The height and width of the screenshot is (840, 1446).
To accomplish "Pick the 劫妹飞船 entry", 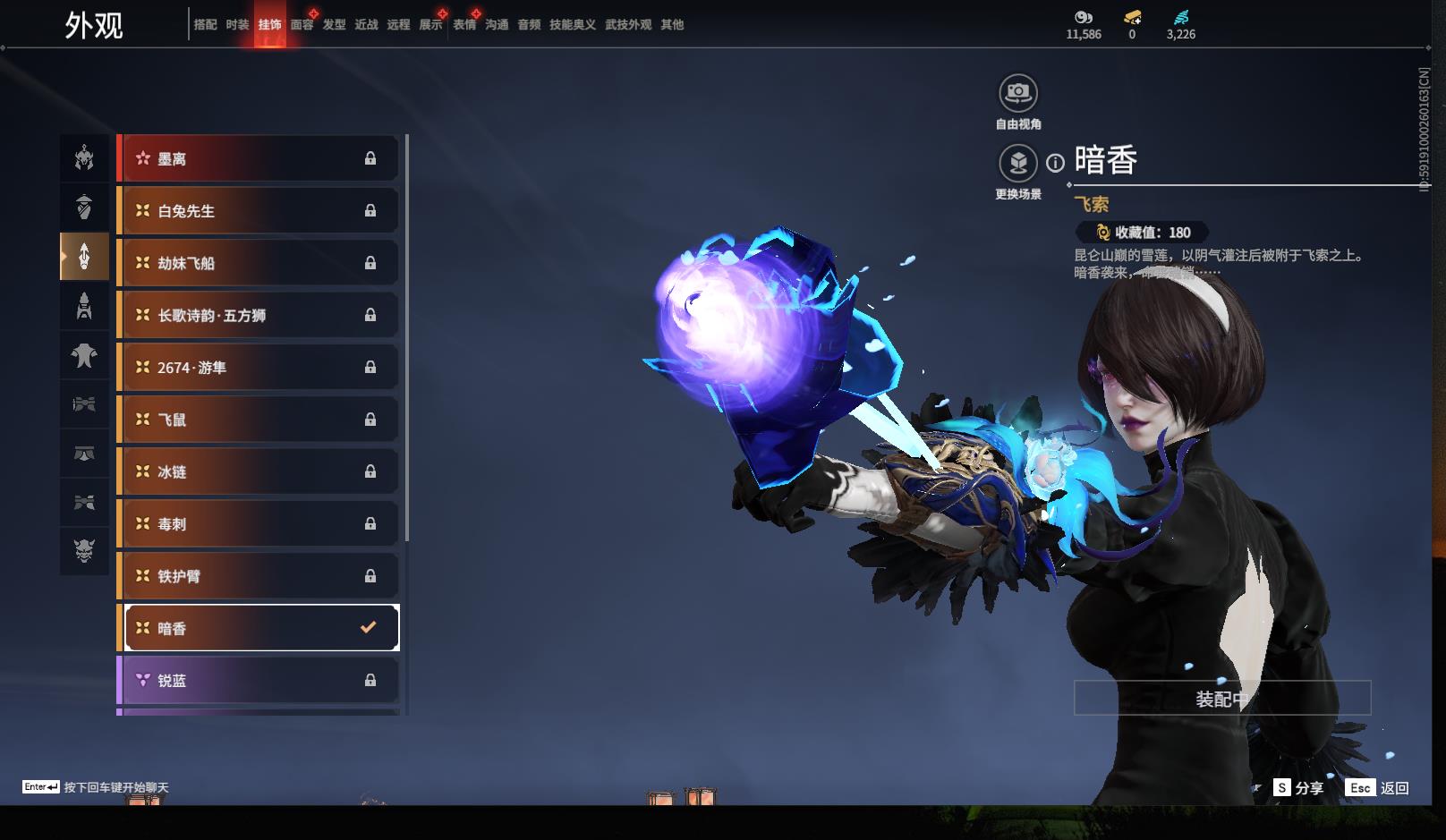I will click(x=258, y=263).
